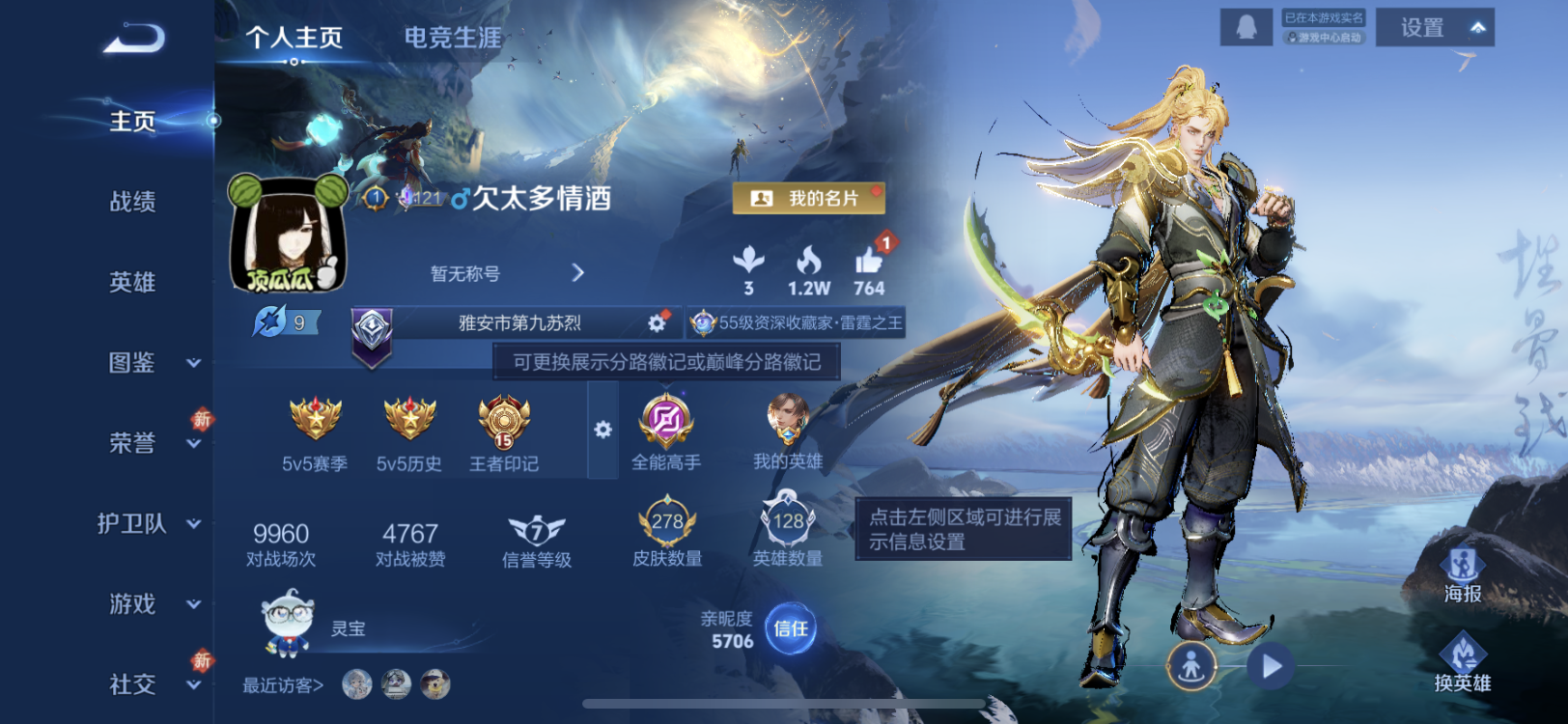Open the 我的名片 card button
1568x724 pixels.
pyautogui.click(x=809, y=197)
